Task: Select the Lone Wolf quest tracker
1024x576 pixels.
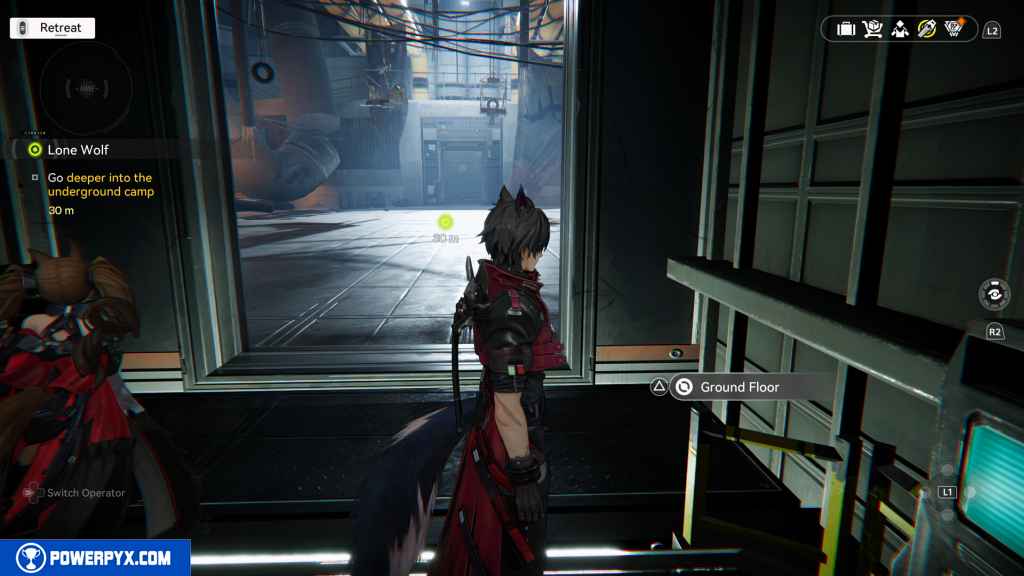Action: coord(78,150)
